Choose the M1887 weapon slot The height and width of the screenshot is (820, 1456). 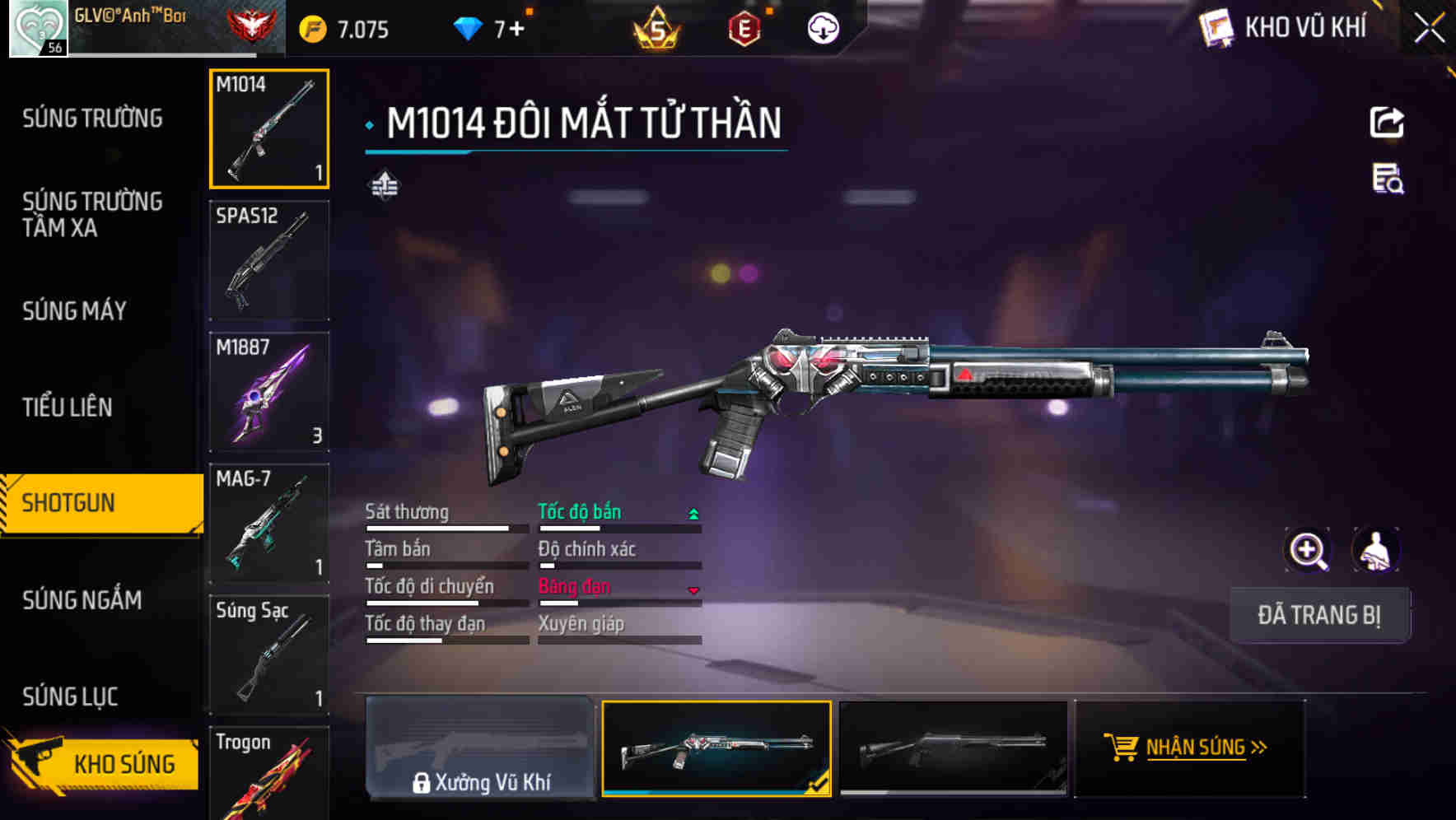[x=269, y=392]
